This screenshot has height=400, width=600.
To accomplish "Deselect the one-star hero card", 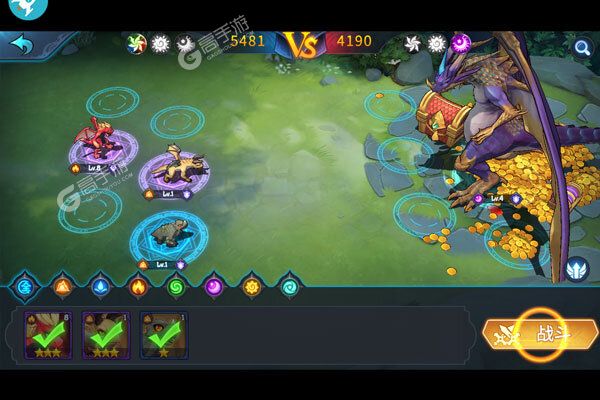I will pyautogui.click(x=163, y=336).
